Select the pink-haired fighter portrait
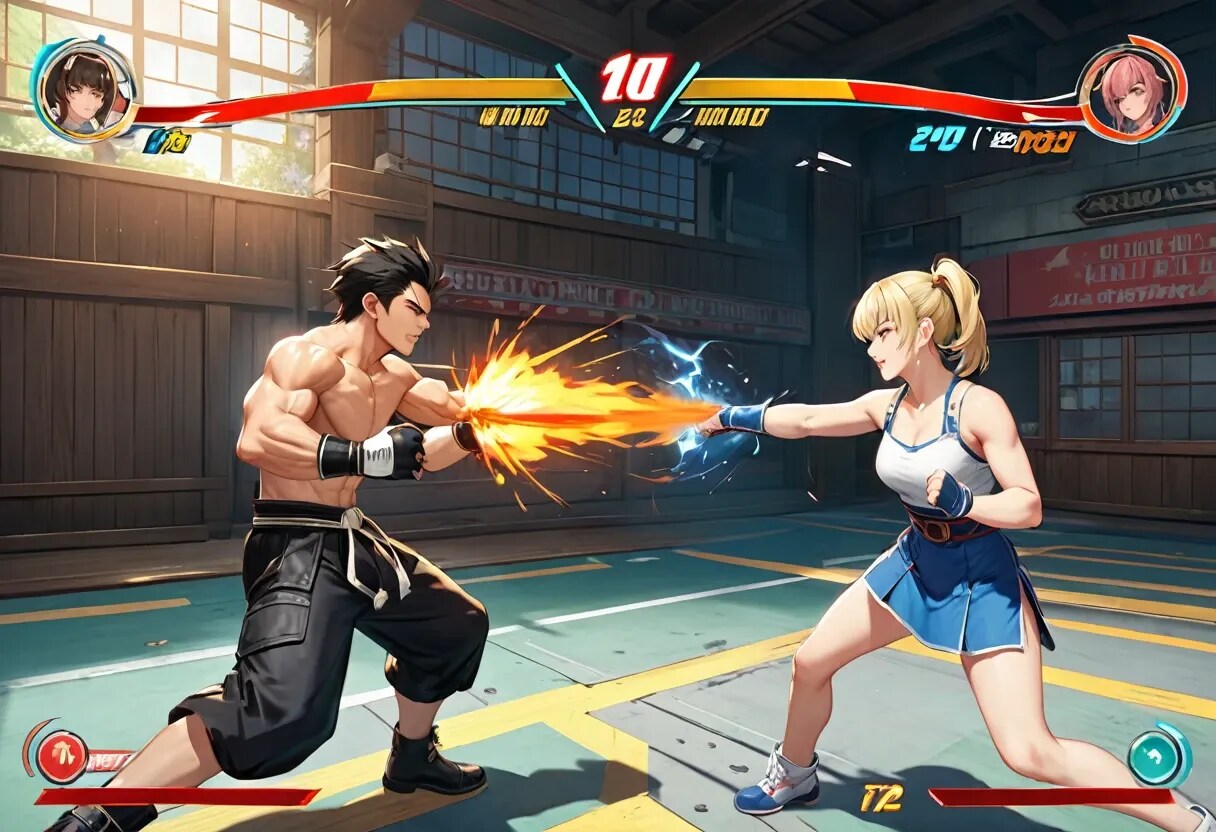 (x=1131, y=89)
